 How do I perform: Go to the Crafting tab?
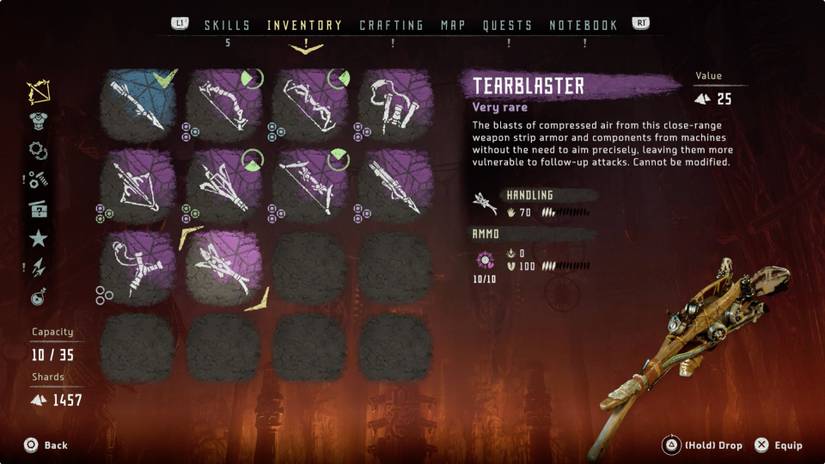tap(391, 25)
